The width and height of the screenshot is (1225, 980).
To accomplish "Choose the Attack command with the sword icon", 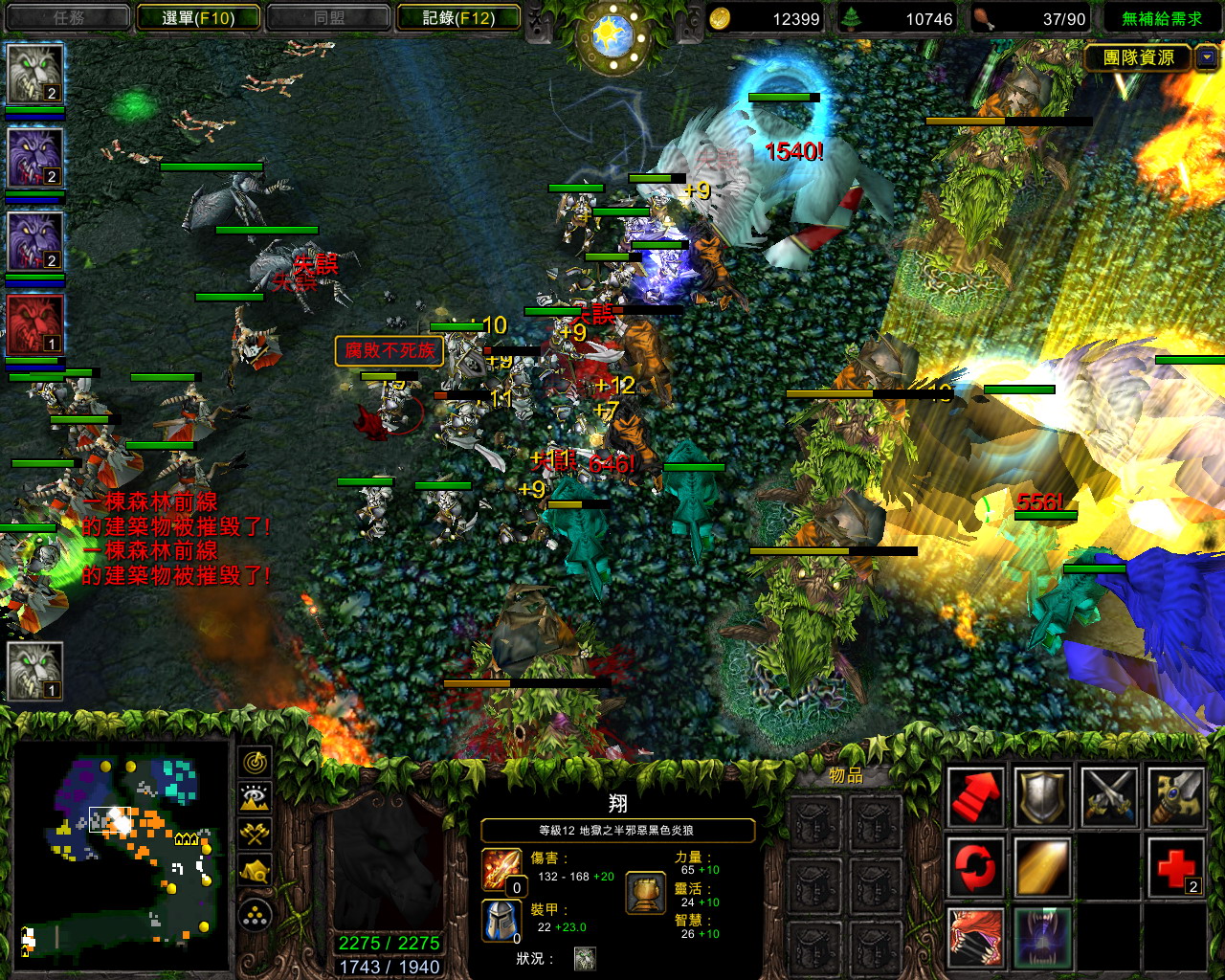I will [1176, 796].
